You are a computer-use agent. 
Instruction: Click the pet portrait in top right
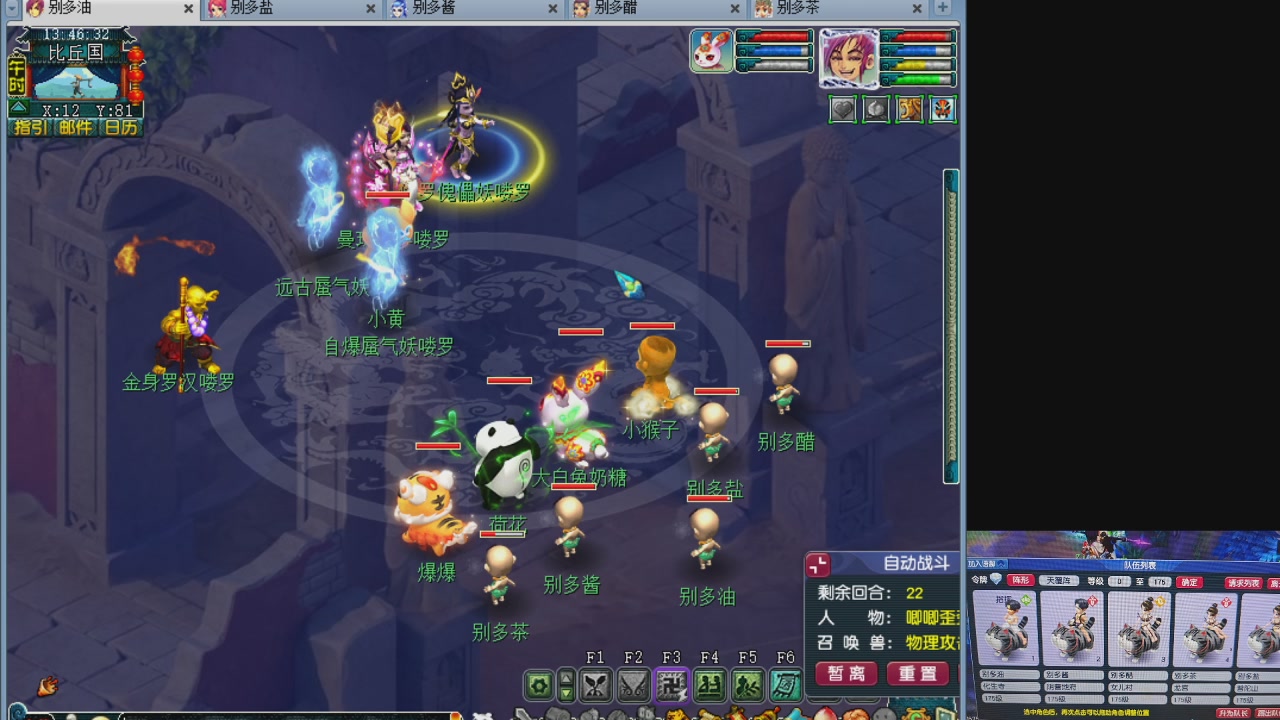coord(710,50)
